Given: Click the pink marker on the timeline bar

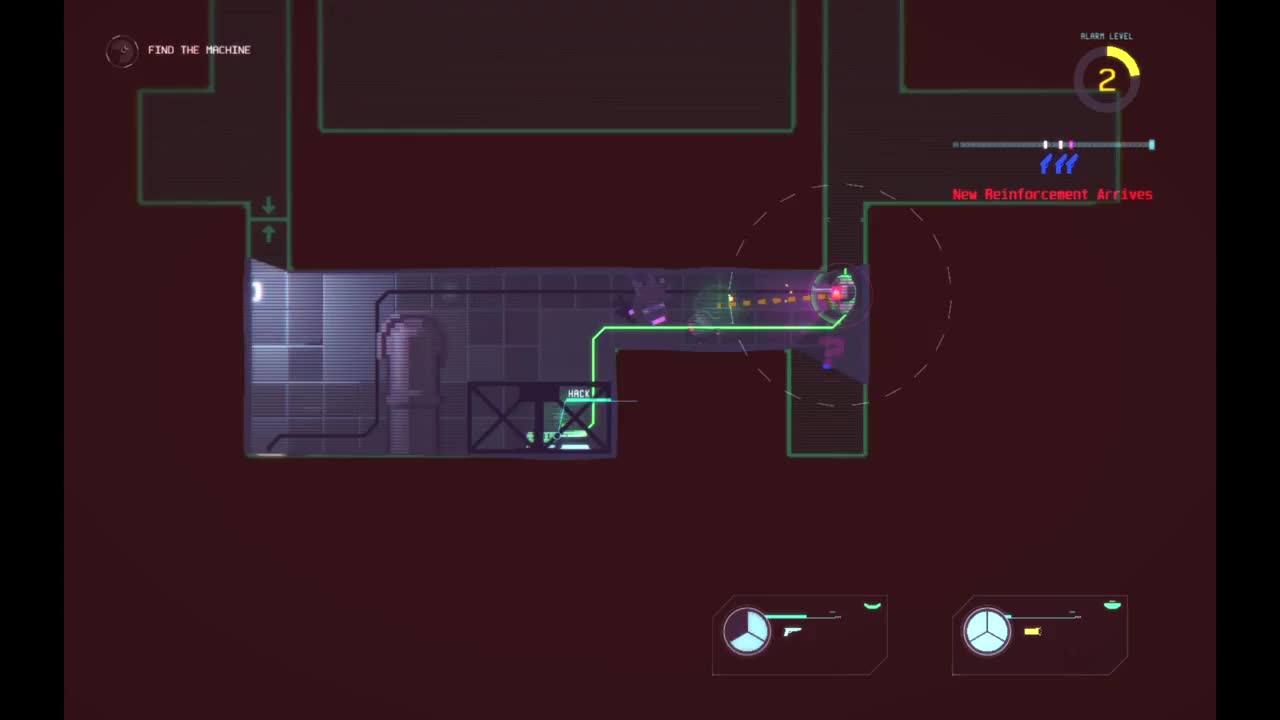Looking at the screenshot, I should point(1070,144).
